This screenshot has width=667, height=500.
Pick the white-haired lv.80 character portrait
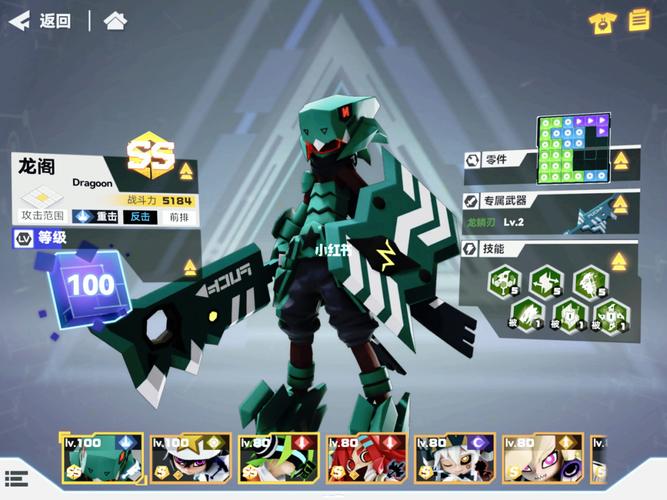453,459
